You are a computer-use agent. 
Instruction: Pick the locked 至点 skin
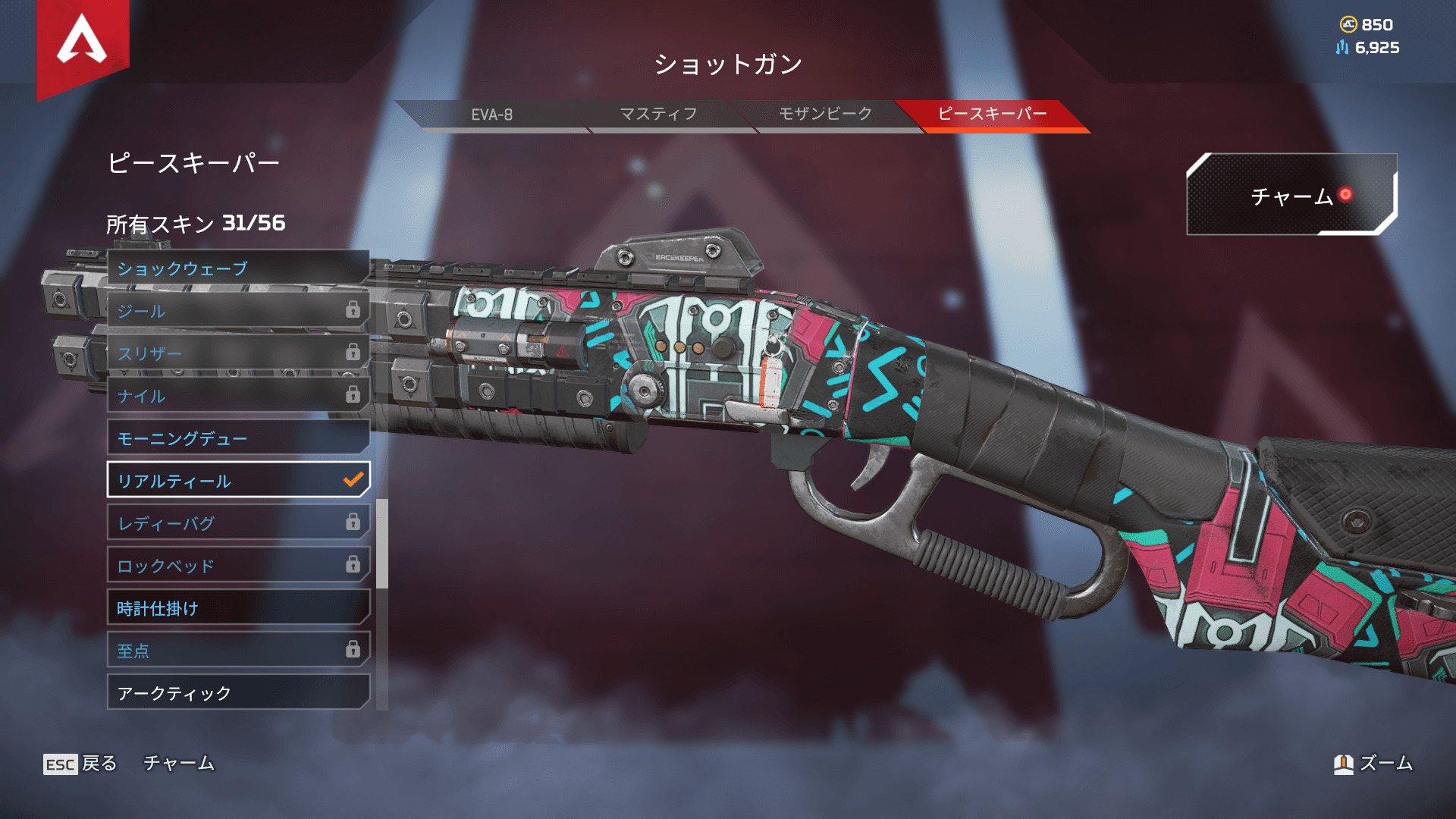tap(238, 651)
